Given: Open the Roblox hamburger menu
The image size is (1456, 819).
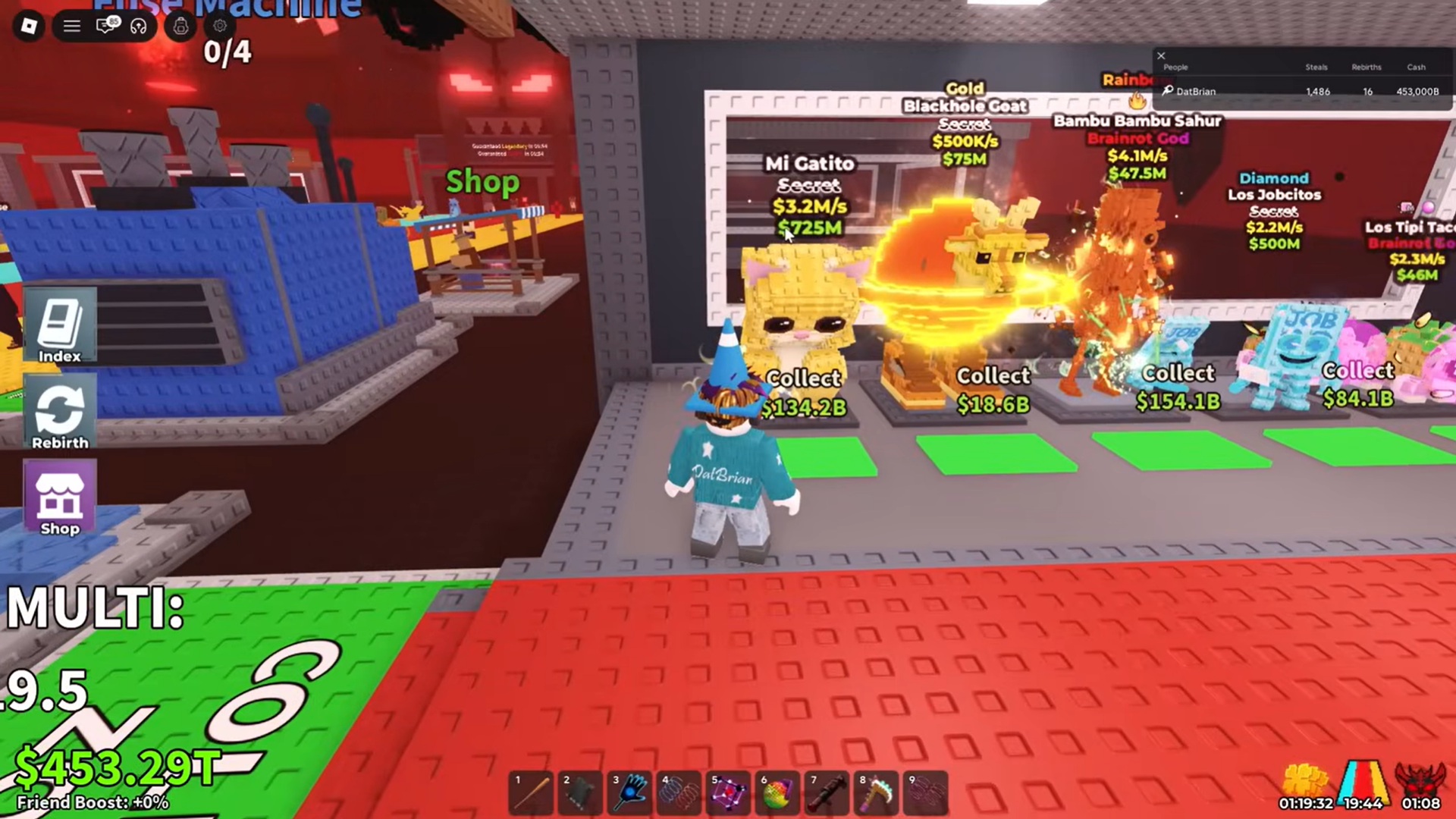Looking at the screenshot, I should click(72, 26).
